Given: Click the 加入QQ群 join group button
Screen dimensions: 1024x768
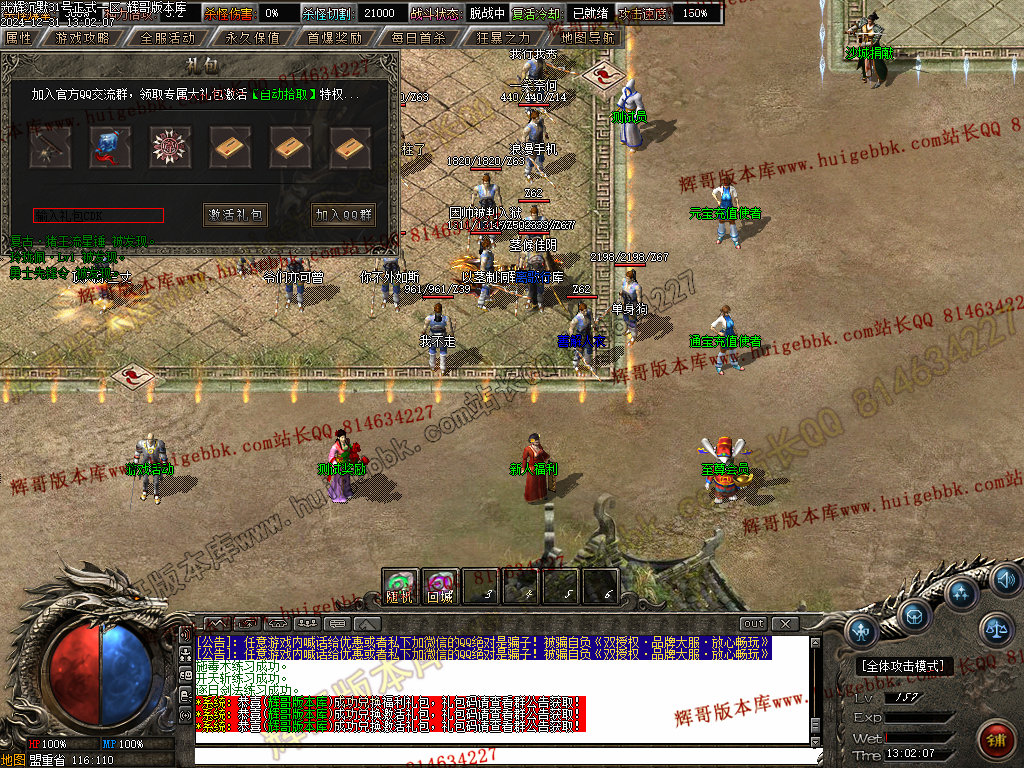Looking at the screenshot, I should (x=343, y=214).
